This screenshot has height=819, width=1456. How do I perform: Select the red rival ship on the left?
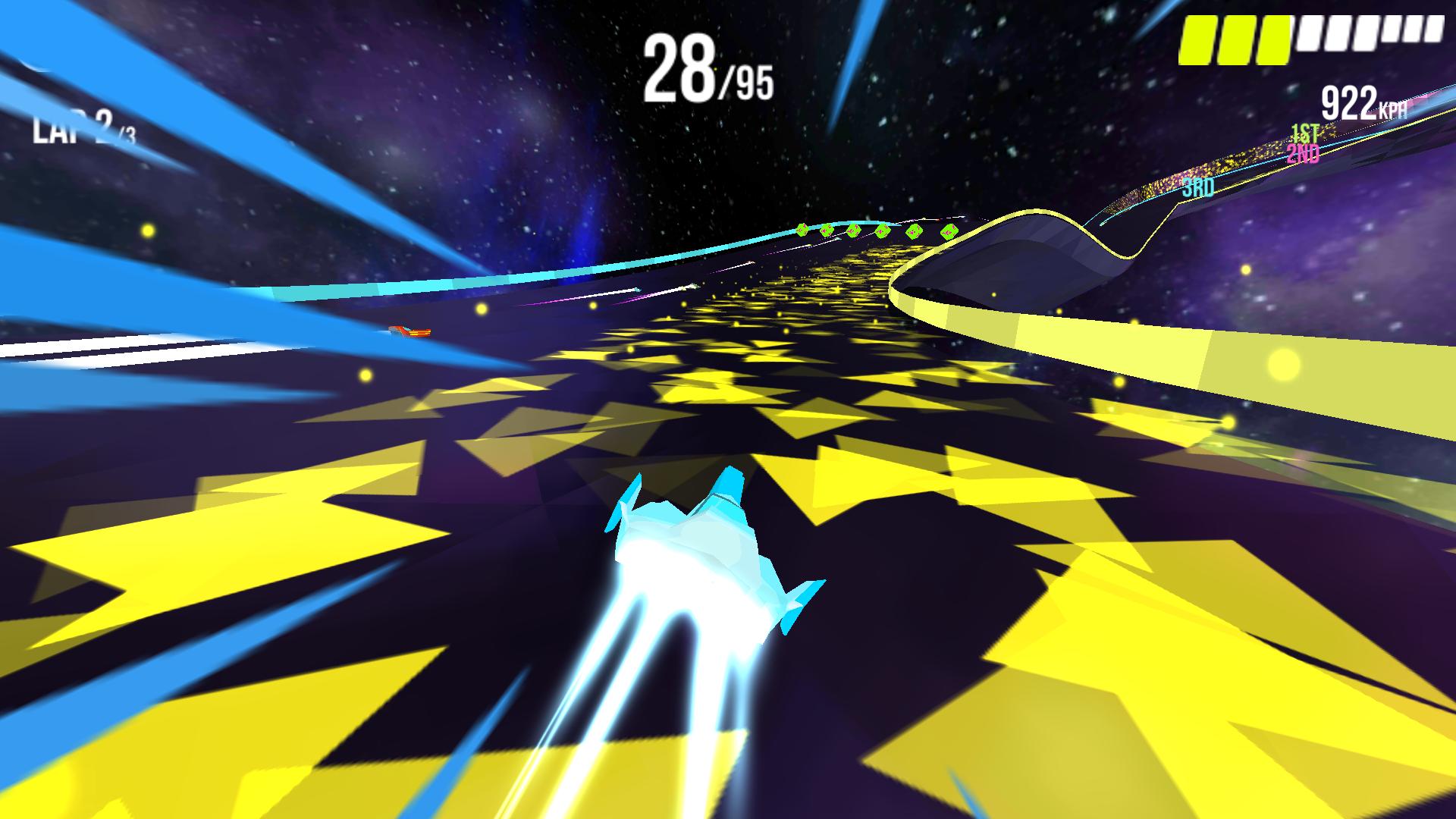(x=409, y=332)
